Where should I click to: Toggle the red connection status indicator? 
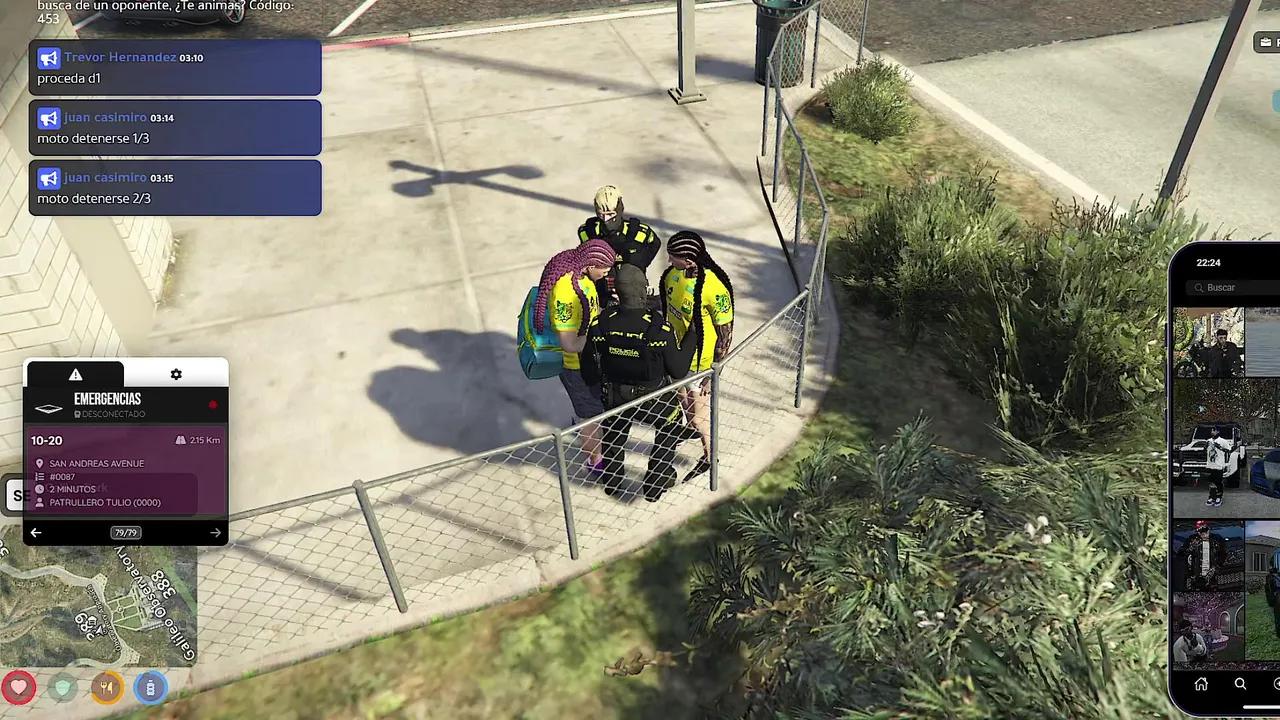pos(212,405)
